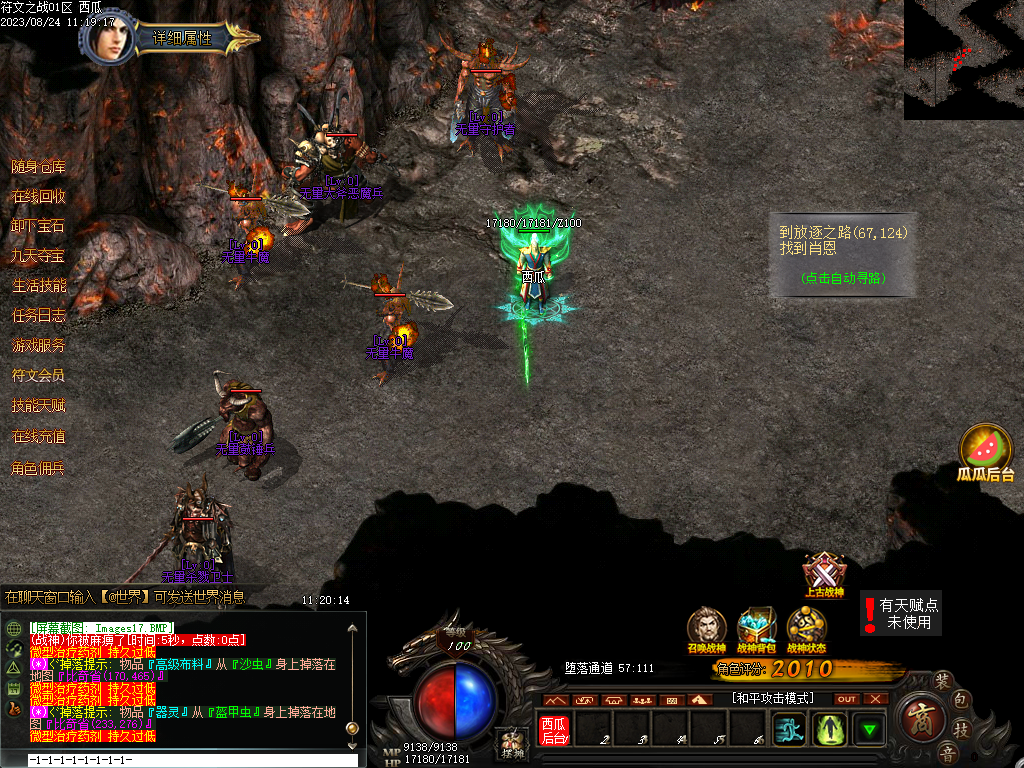Click the chat input field
Viewport: 1024px width, 768px height.
180,760
